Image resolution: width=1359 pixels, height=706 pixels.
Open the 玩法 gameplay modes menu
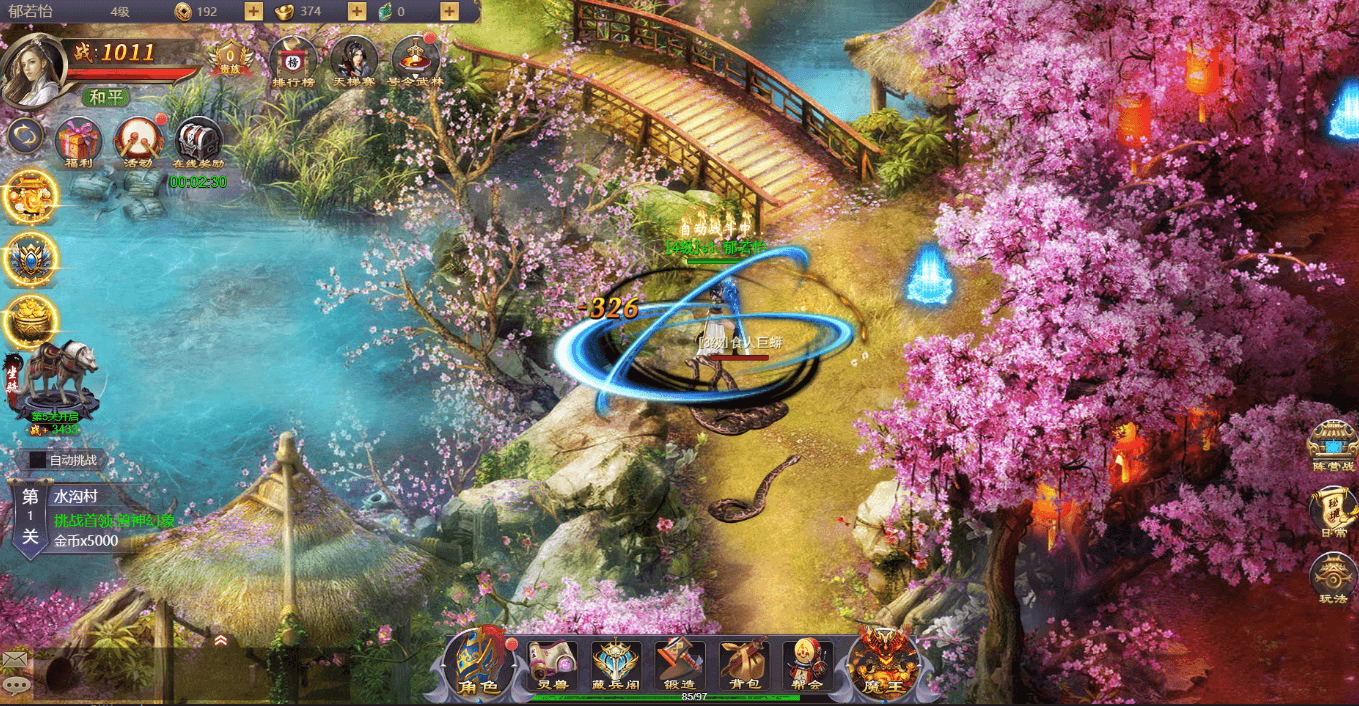click(x=1333, y=578)
